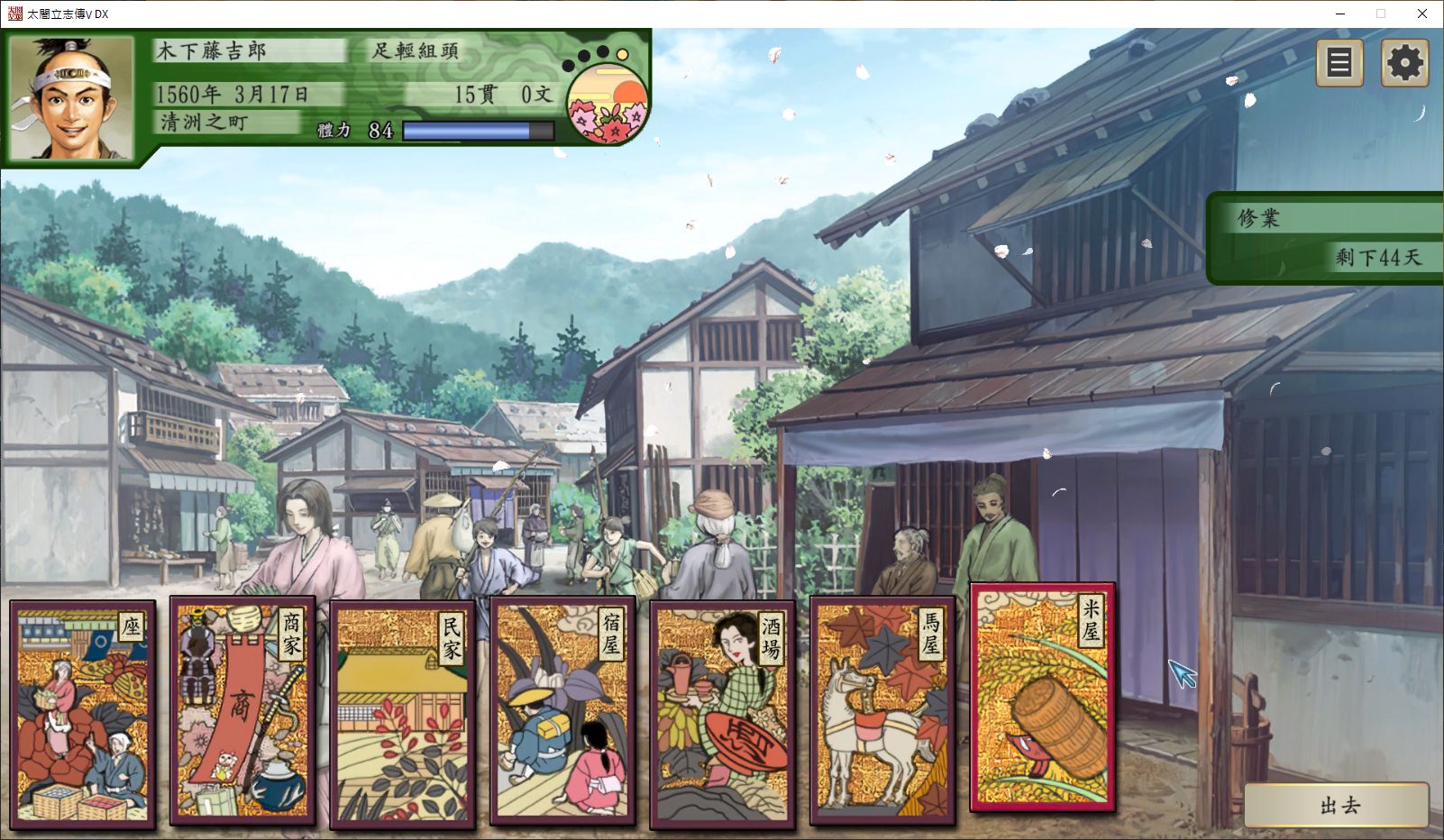Click Kinoshita Tokichiro's character portrait
Image resolution: width=1444 pixels, height=840 pixels.
(x=71, y=97)
